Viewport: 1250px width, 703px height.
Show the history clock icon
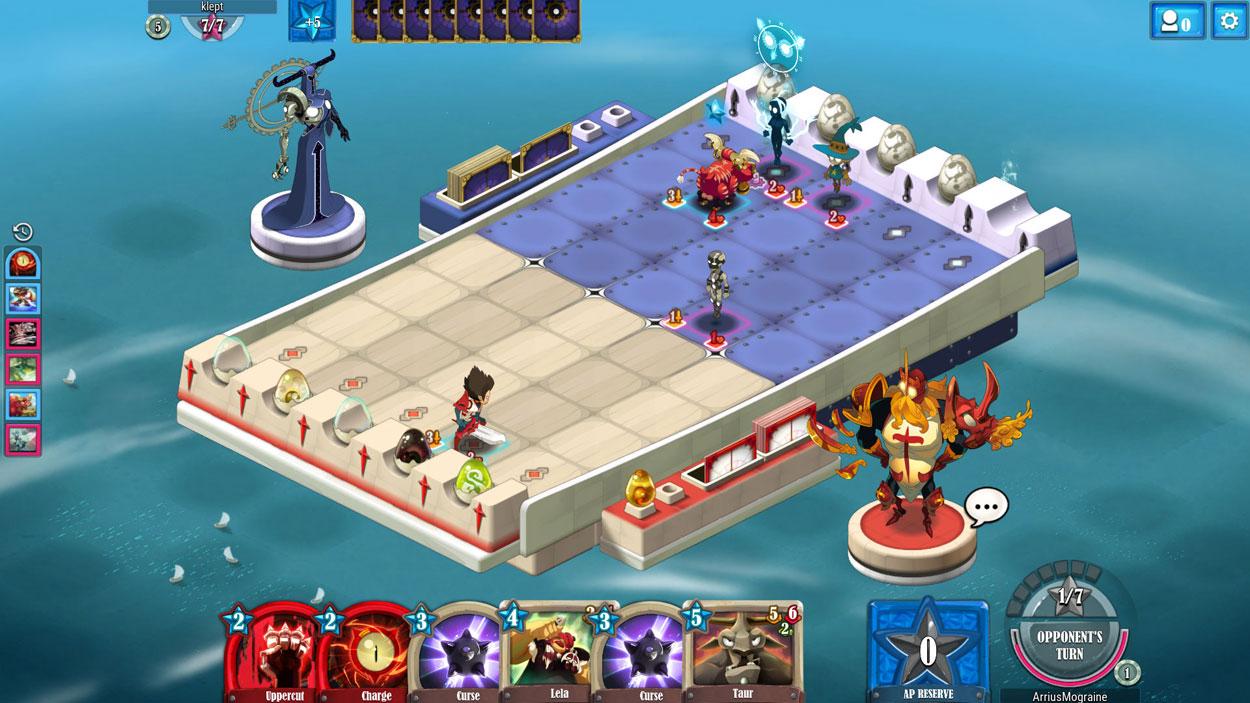coord(23,231)
